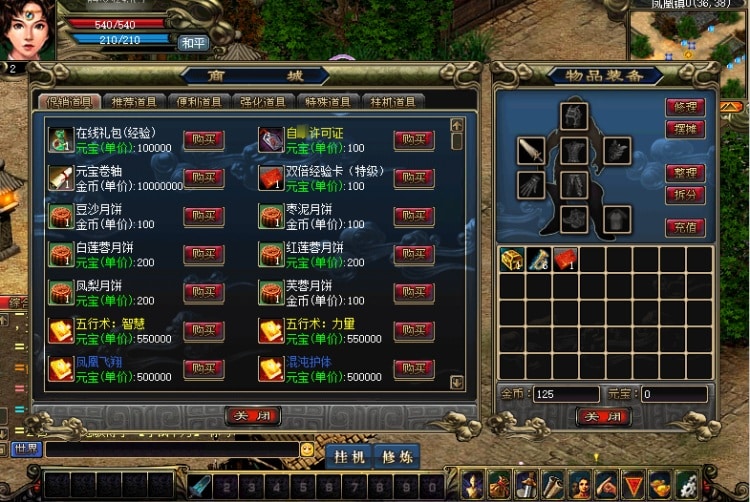Open the emoji picker beside chat input
750x502 pixels.
pyautogui.click(x=307, y=450)
